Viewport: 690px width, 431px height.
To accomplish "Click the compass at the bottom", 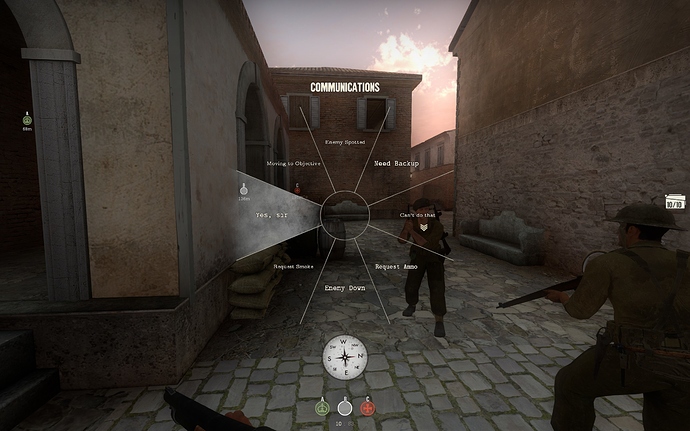I will 345,357.
